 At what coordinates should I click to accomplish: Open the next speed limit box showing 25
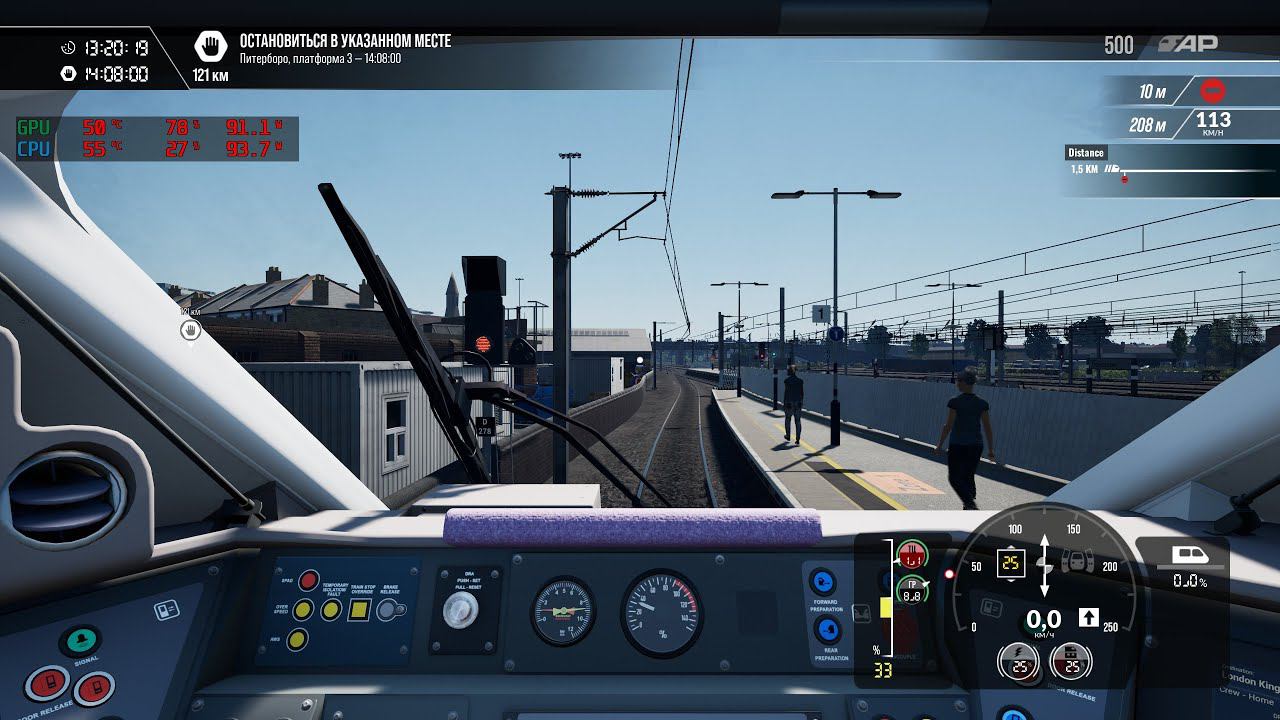[1010, 562]
